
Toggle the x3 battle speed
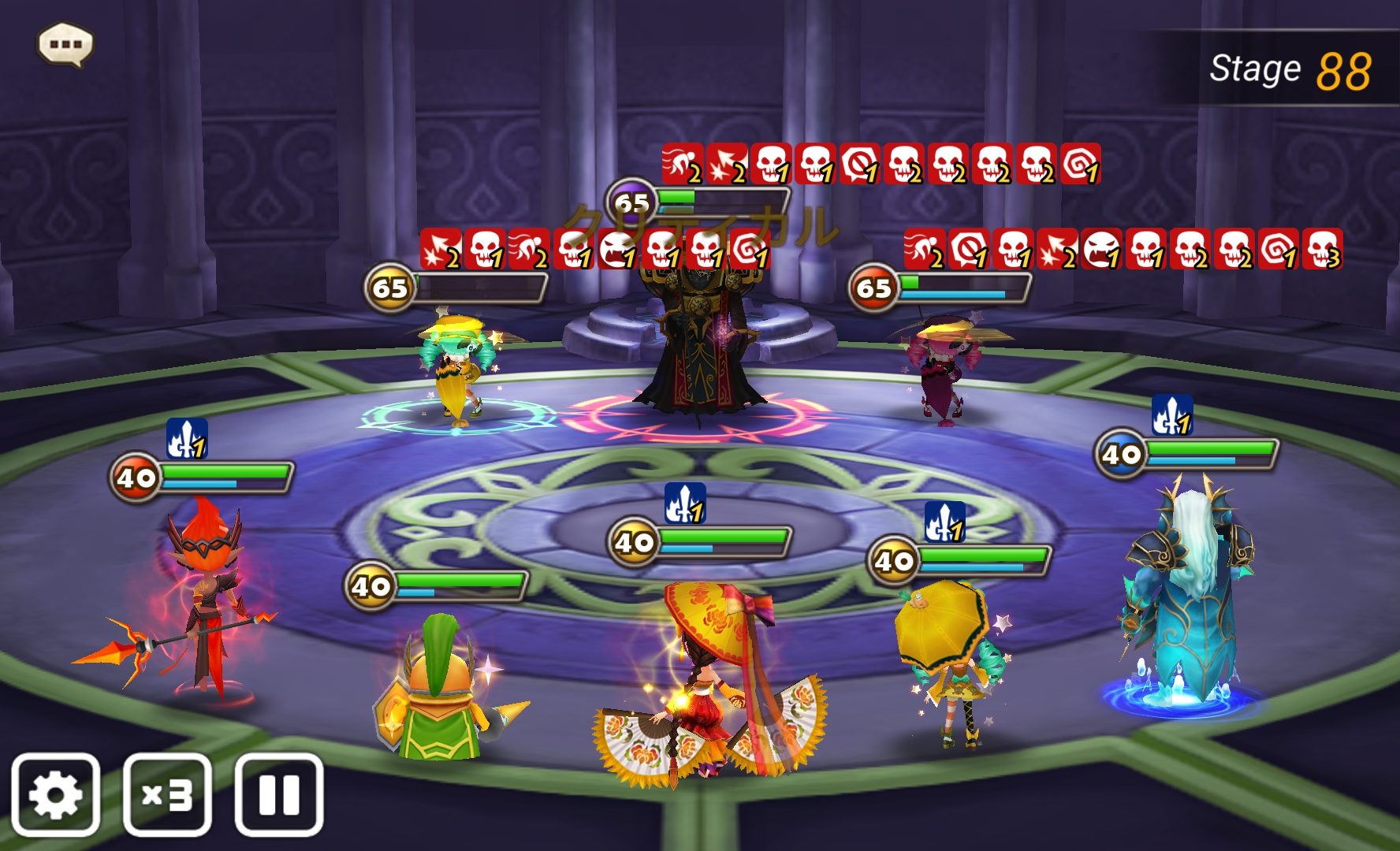point(167,794)
